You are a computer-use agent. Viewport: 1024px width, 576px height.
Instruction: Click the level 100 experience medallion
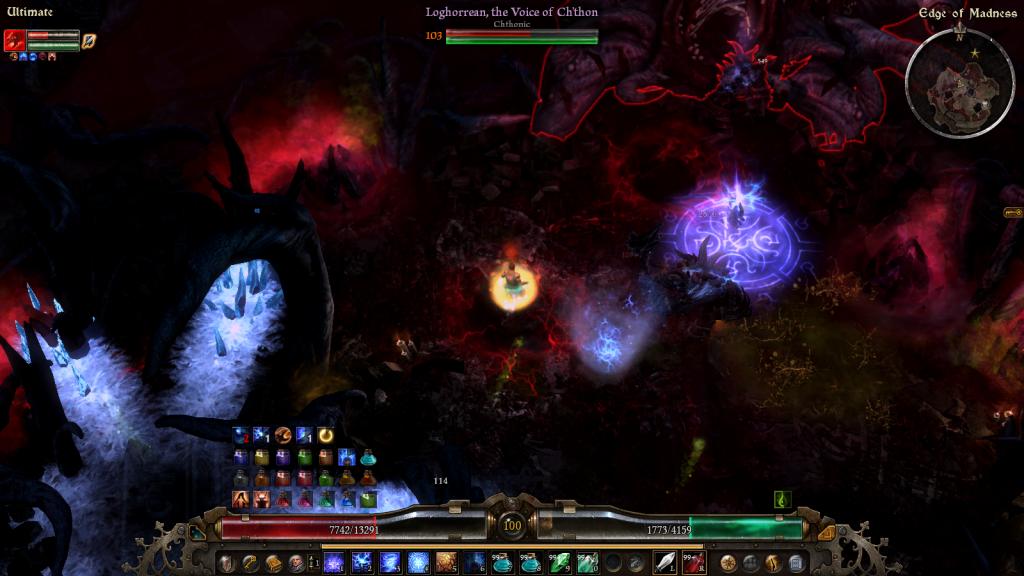[x=512, y=526]
